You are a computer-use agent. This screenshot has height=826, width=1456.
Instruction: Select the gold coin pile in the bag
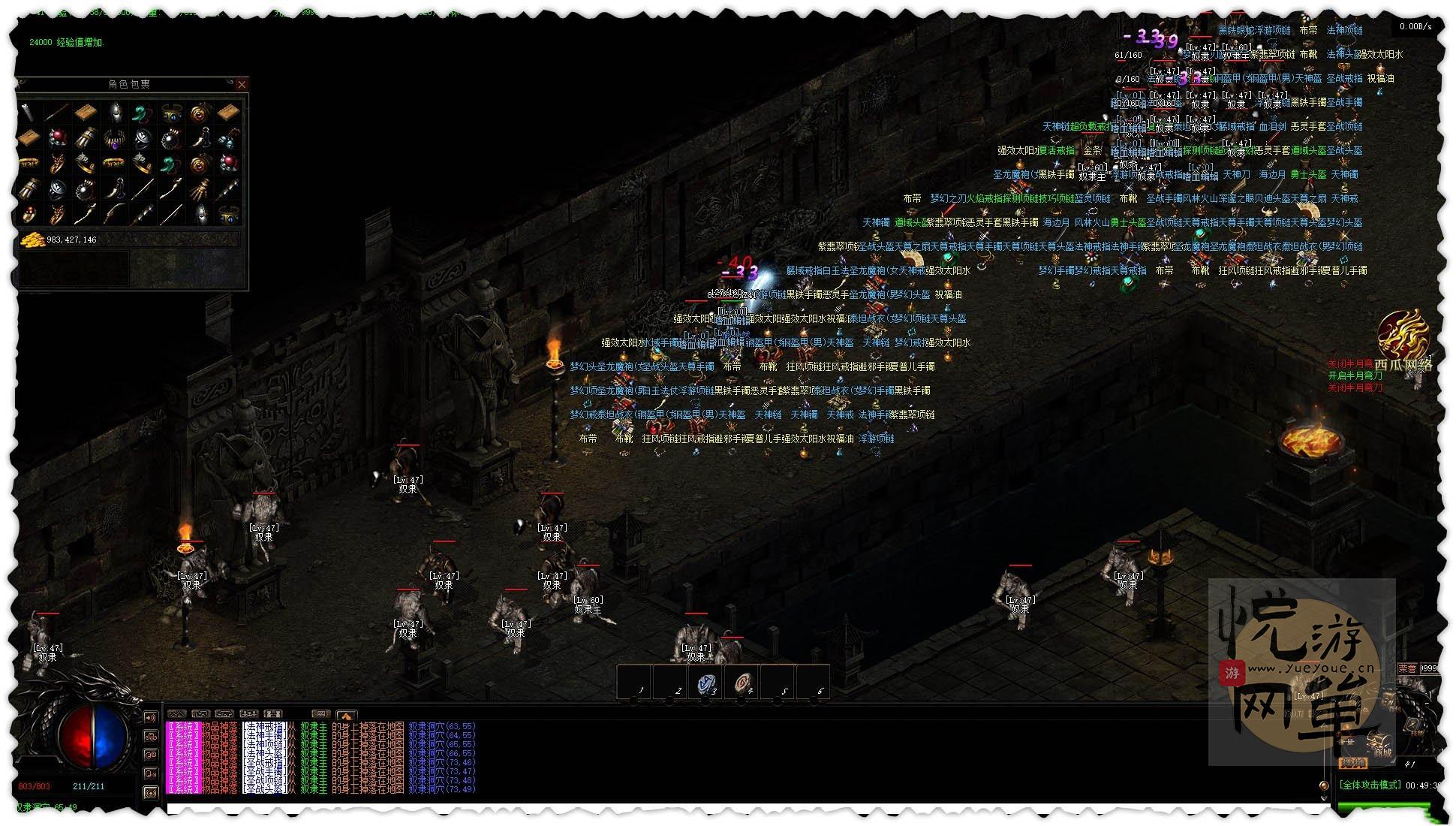(x=32, y=240)
